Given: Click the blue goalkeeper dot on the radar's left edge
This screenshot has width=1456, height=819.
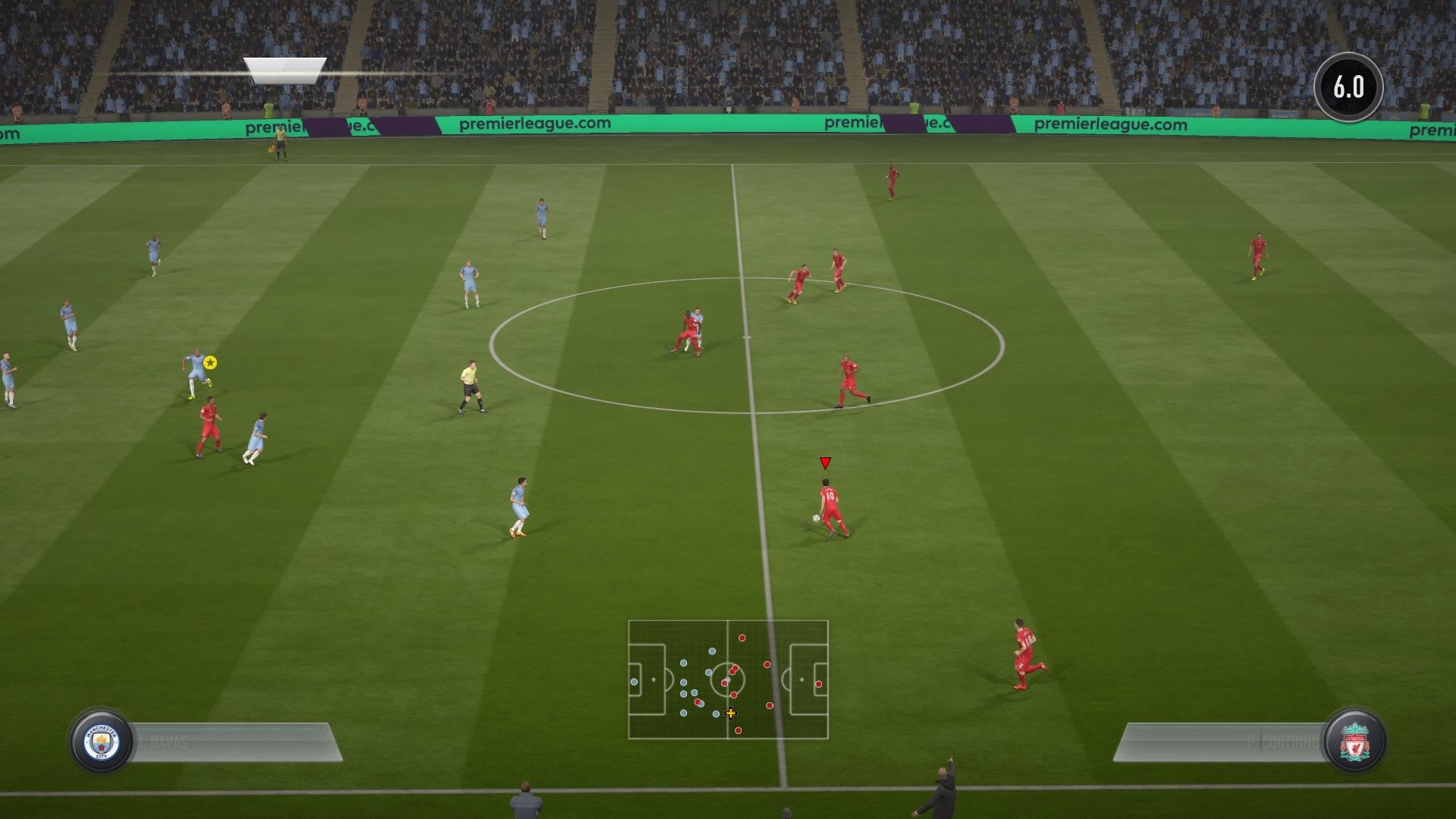Looking at the screenshot, I should coord(633,682).
